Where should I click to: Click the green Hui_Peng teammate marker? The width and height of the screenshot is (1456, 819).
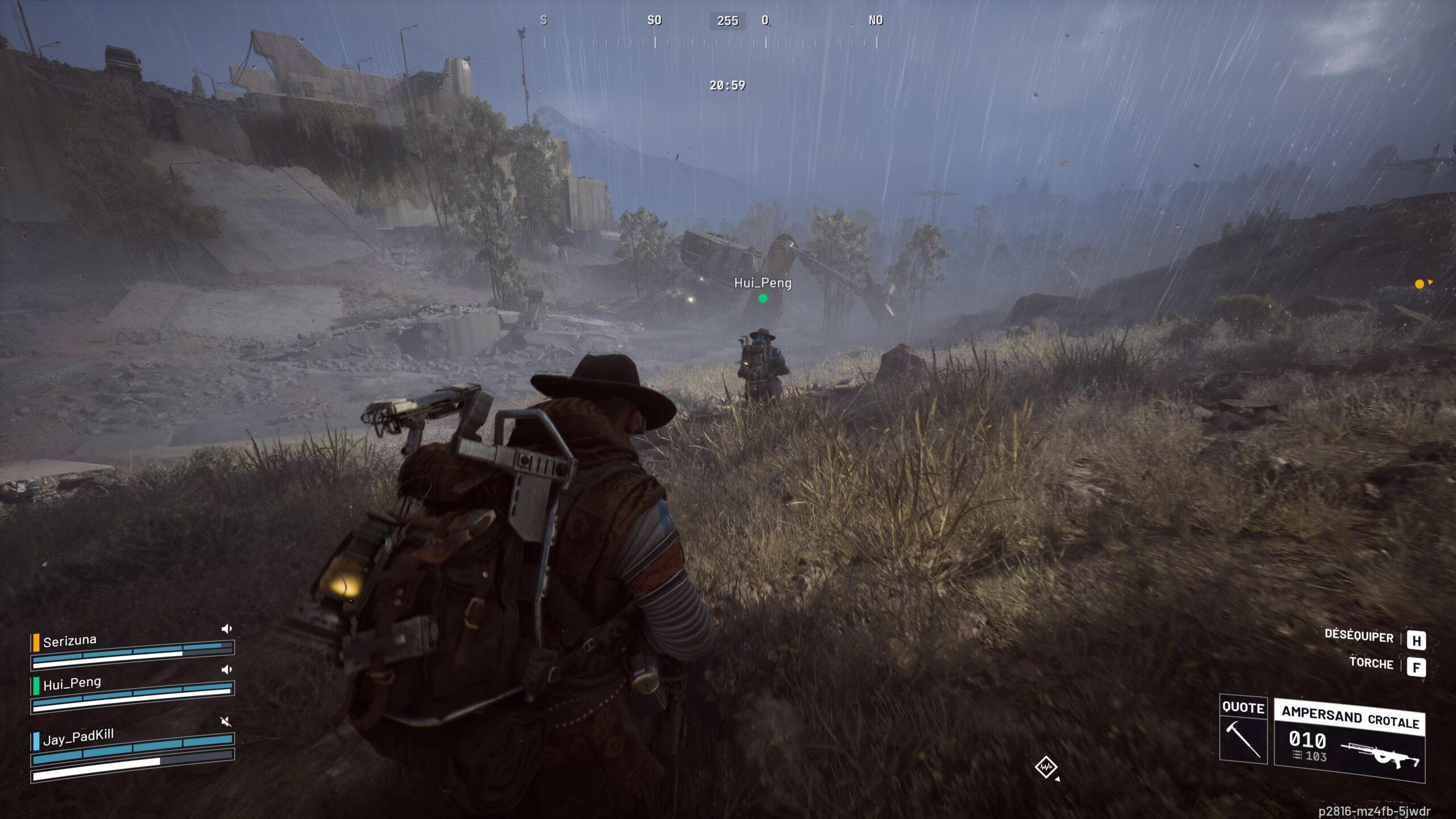(763, 299)
